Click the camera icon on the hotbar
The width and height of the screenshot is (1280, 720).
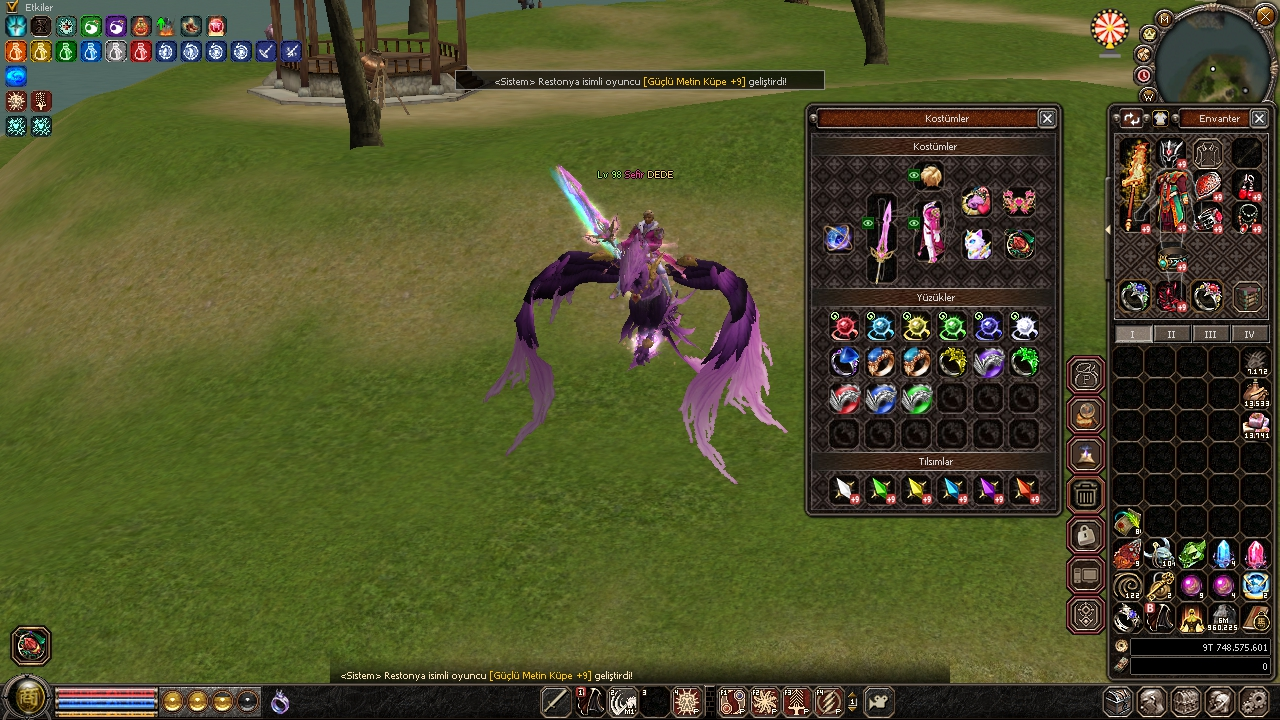879,701
